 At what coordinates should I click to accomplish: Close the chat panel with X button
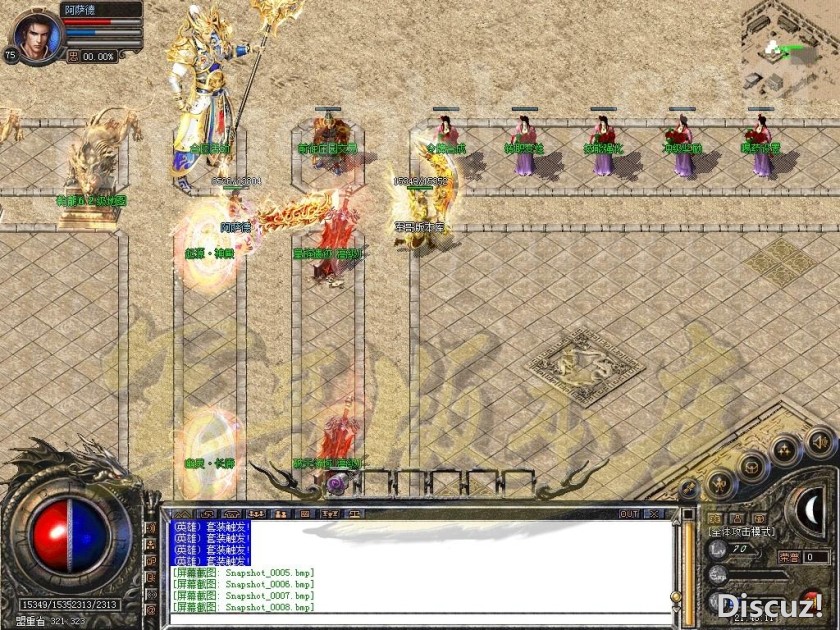[653, 514]
